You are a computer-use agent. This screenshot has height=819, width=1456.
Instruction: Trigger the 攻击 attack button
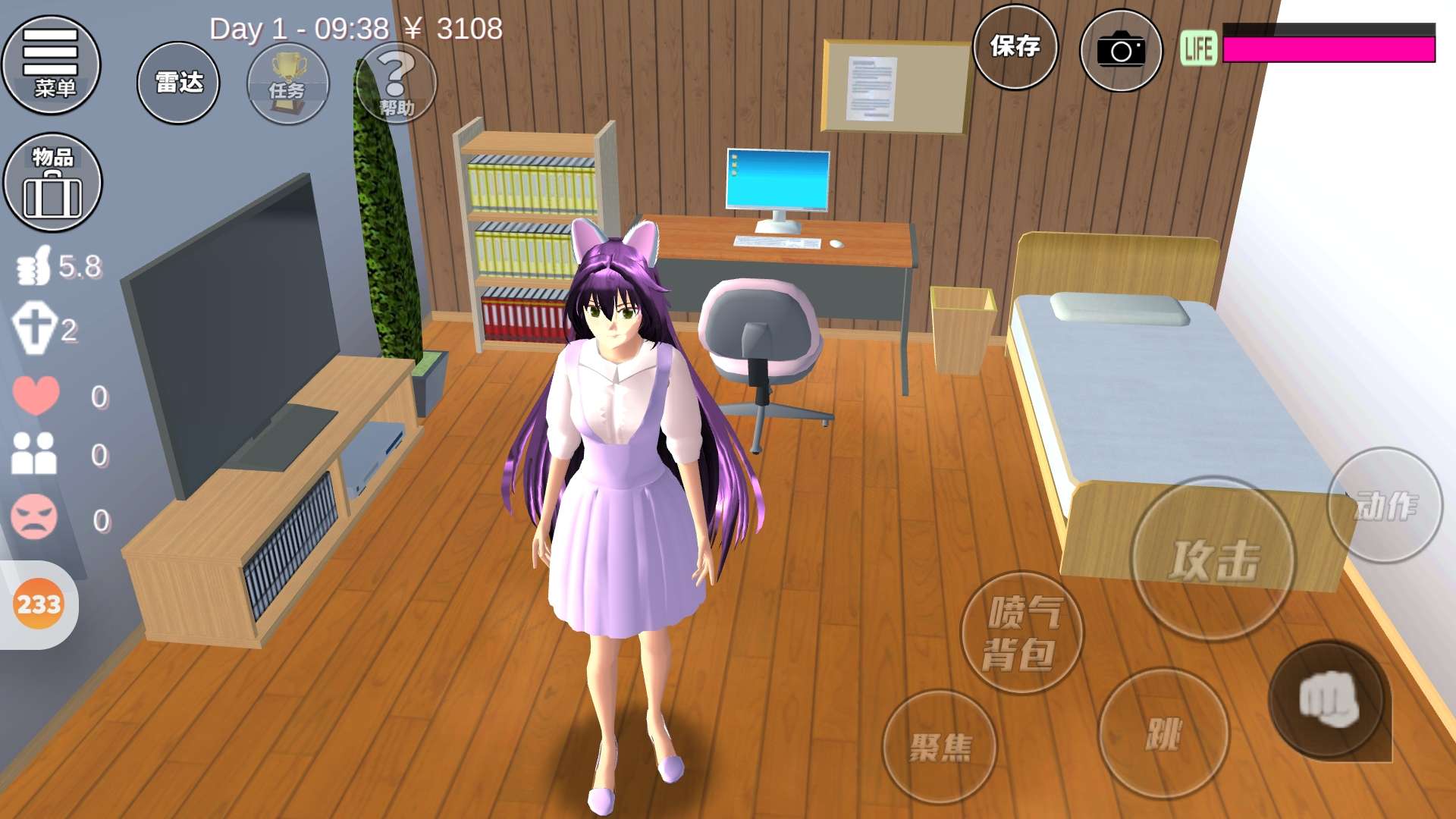point(1213,559)
